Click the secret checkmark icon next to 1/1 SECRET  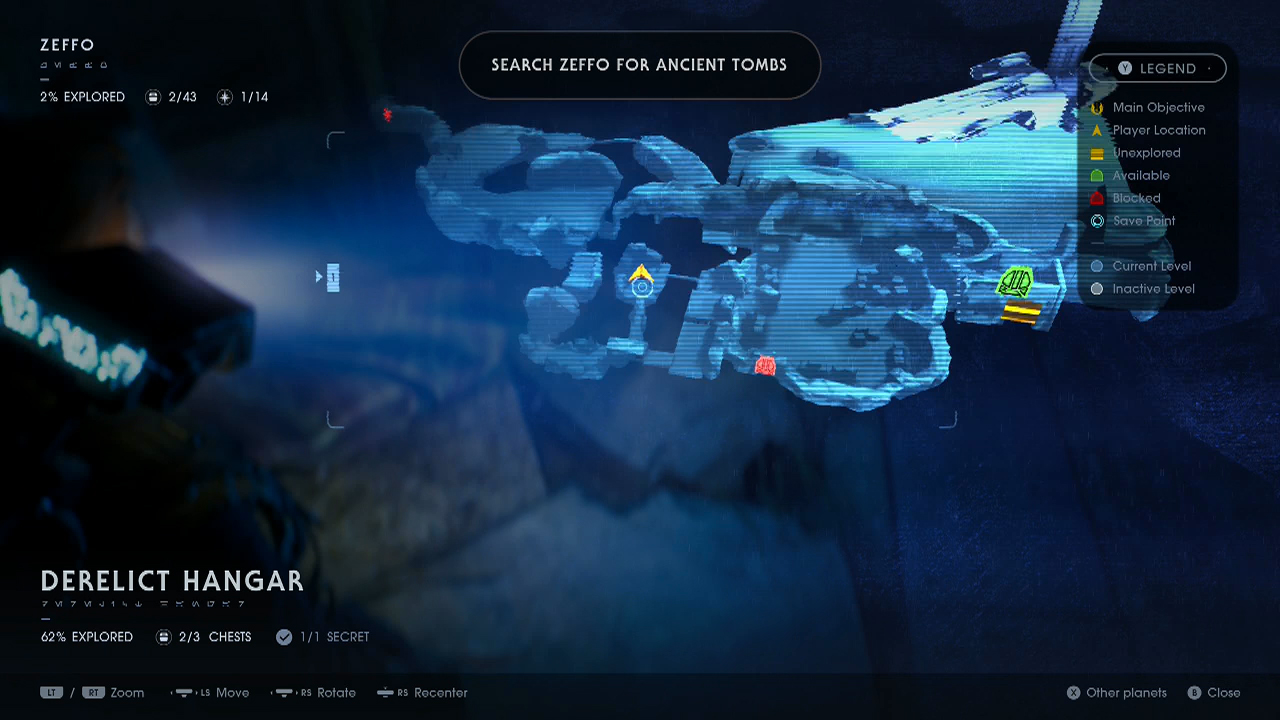click(x=284, y=636)
